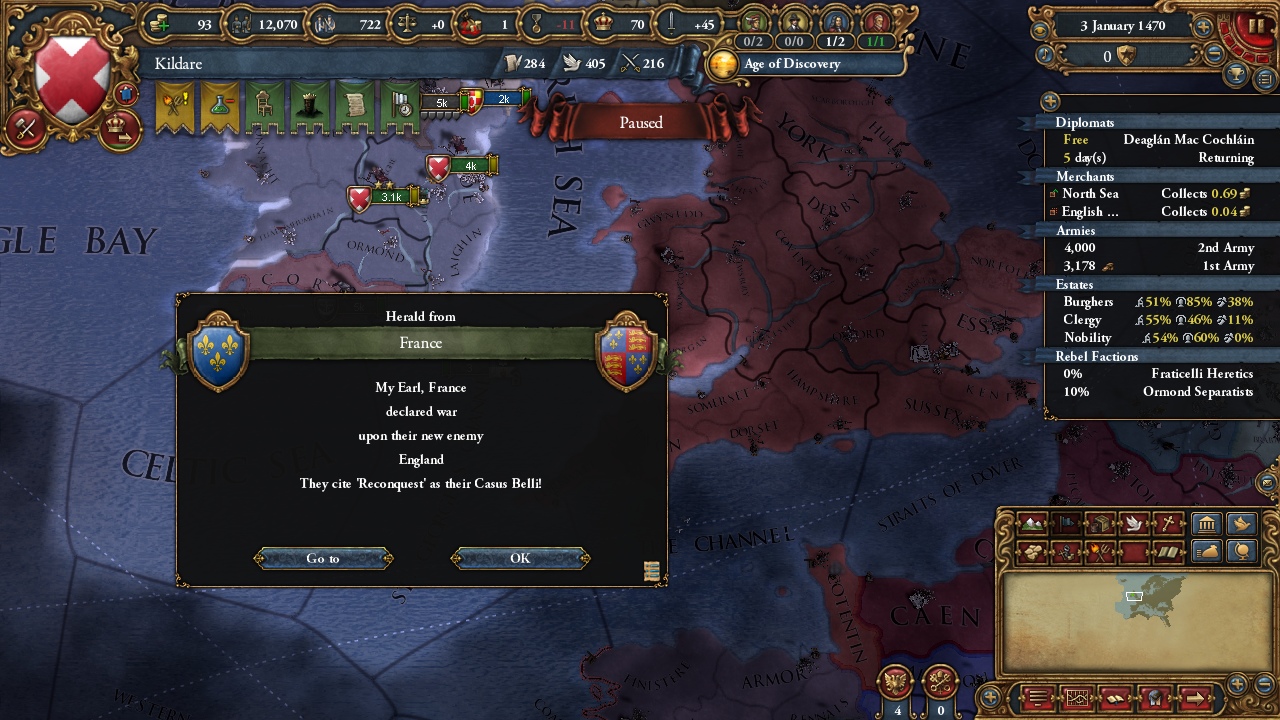1280x720 pixels.
Task: Zoom in using the minimap plus button
Action: point(1237,684)
